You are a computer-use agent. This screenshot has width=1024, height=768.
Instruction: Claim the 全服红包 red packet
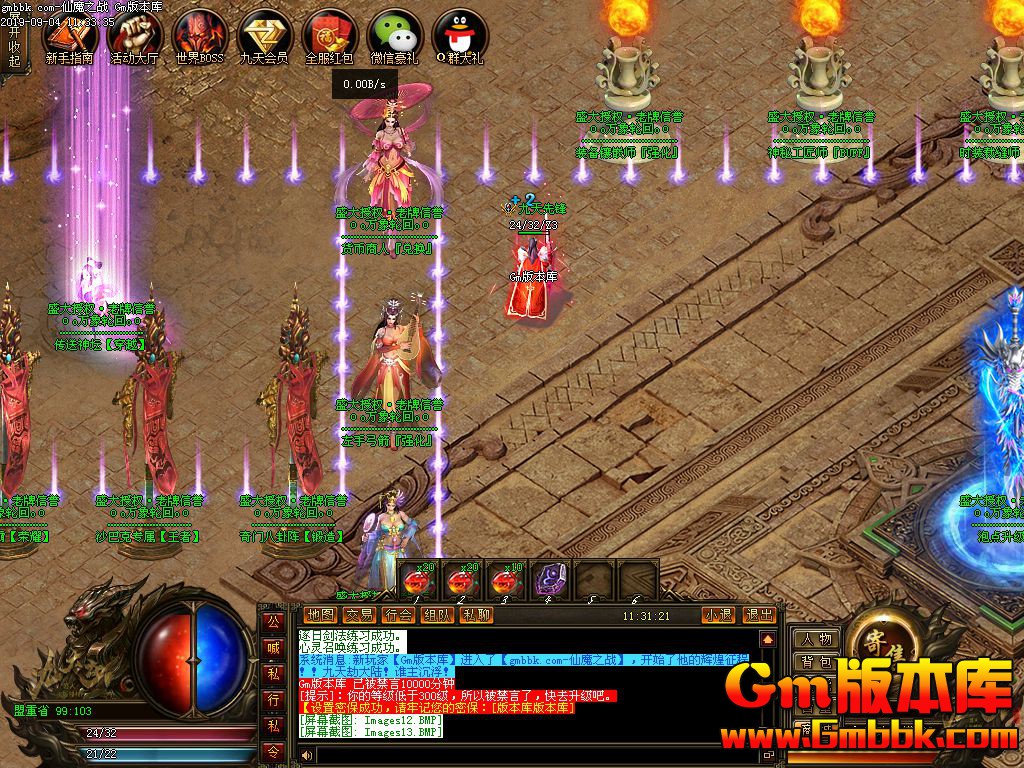[329, 36]
